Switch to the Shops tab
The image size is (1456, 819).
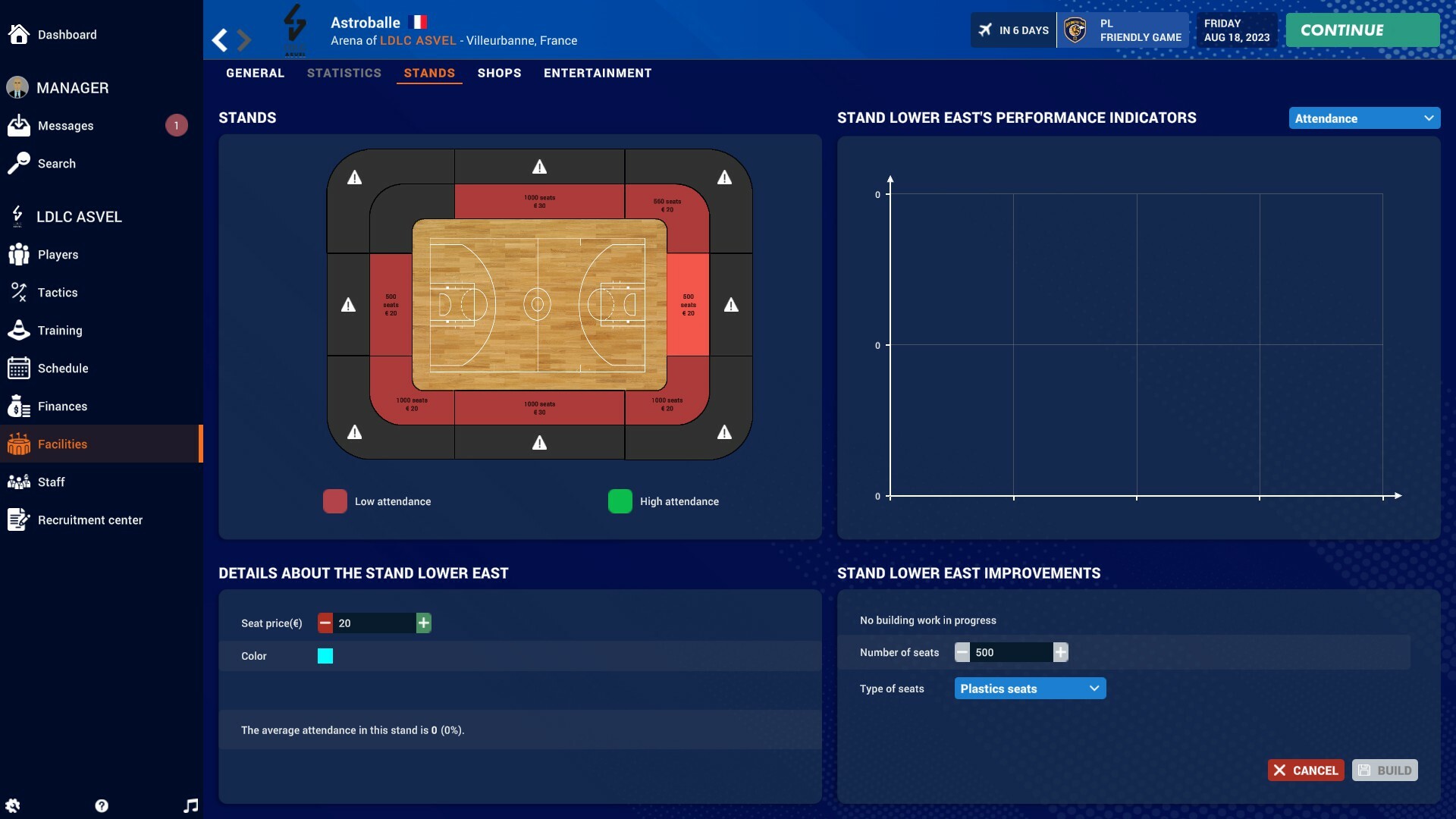coord(499,73)
